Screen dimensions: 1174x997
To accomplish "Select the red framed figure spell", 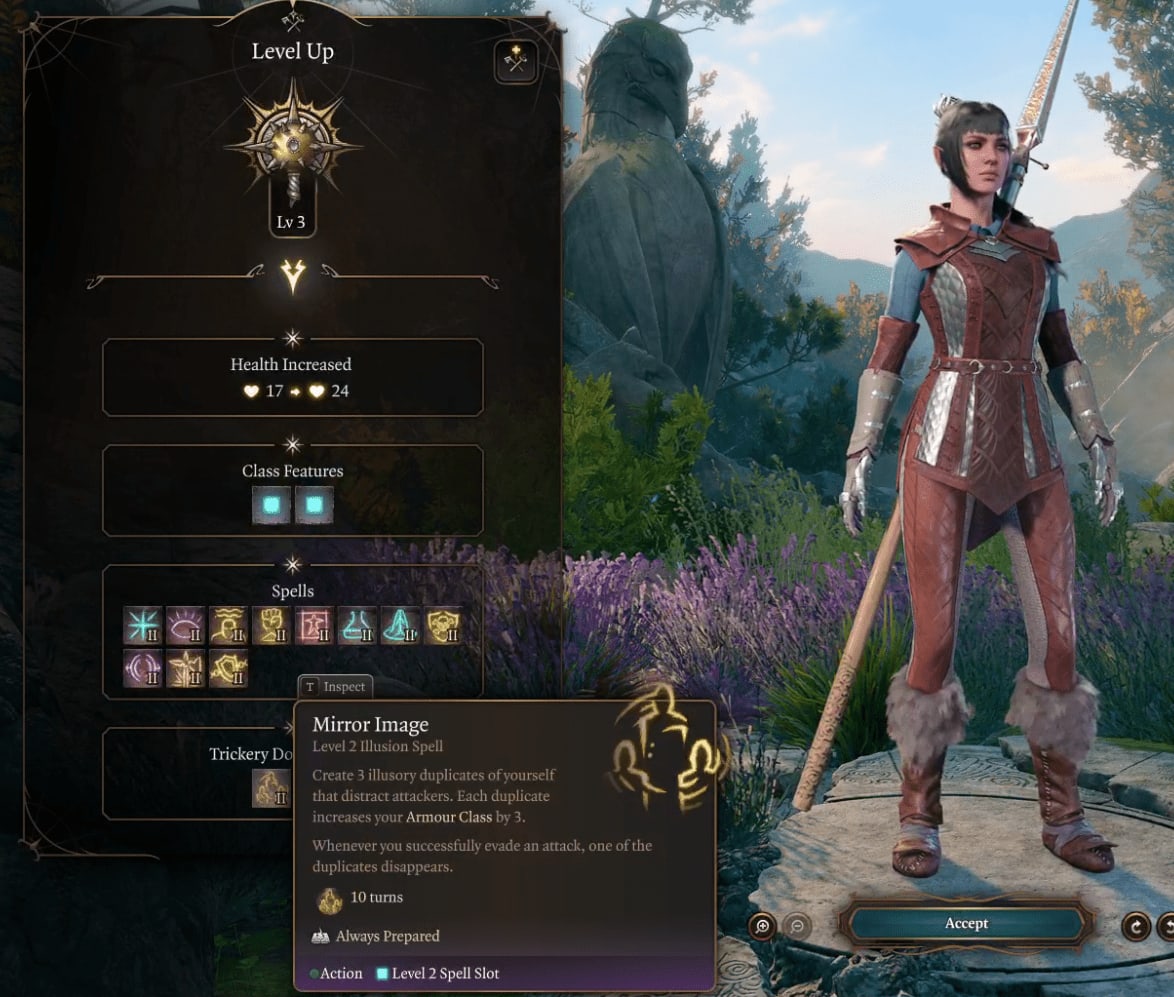I will pyautogui.click(x=315, y=625).
